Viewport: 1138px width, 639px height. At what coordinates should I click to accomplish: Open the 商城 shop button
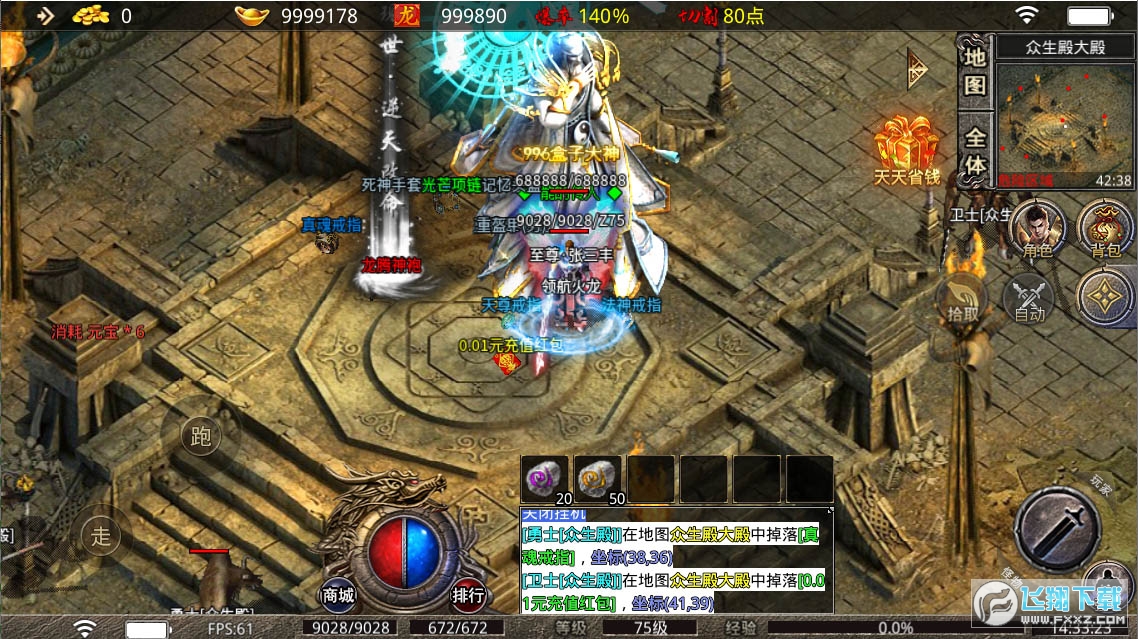click(x=339, y=596)
